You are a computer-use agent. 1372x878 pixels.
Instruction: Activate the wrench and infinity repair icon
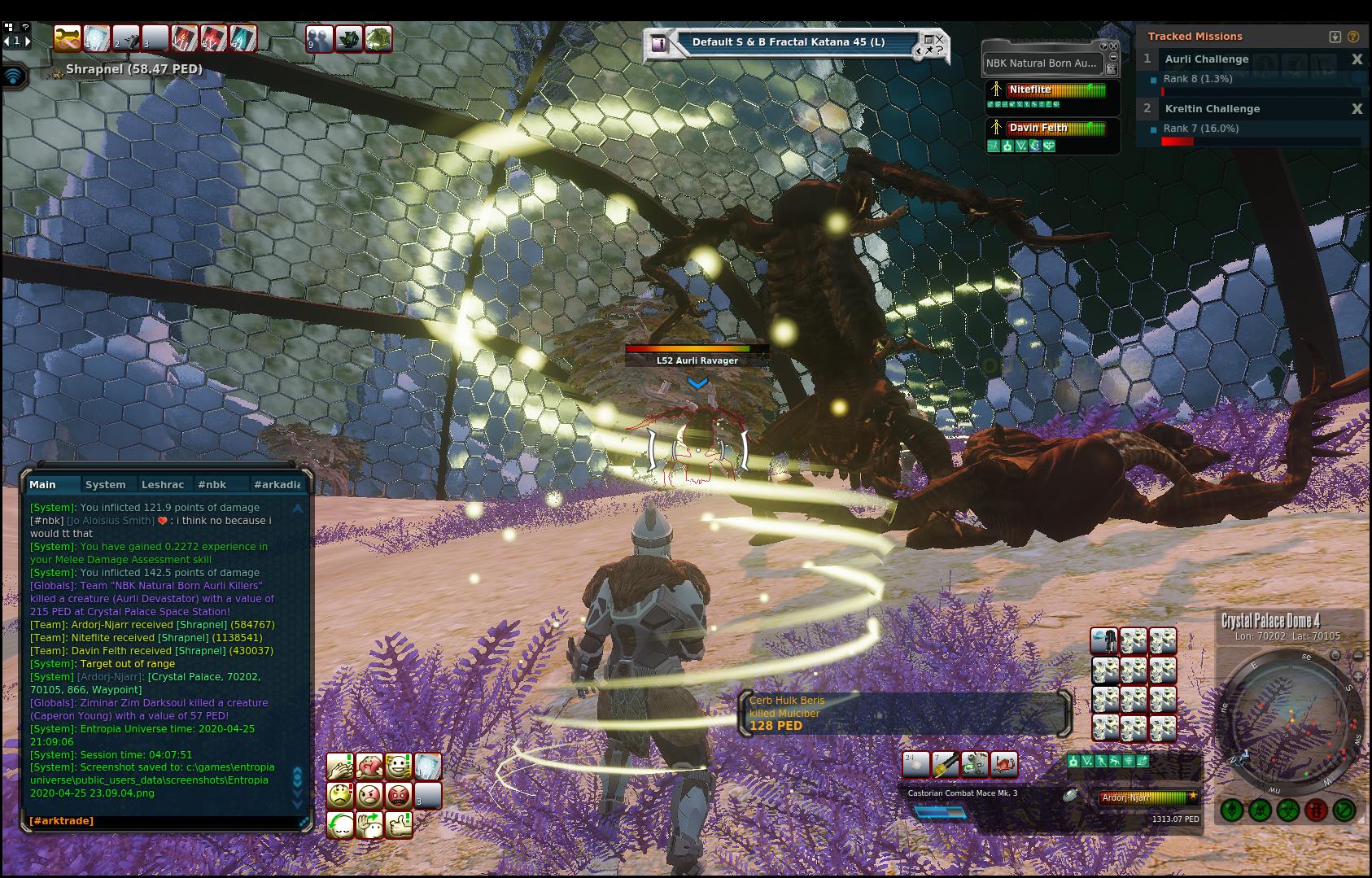pos(68,38)
